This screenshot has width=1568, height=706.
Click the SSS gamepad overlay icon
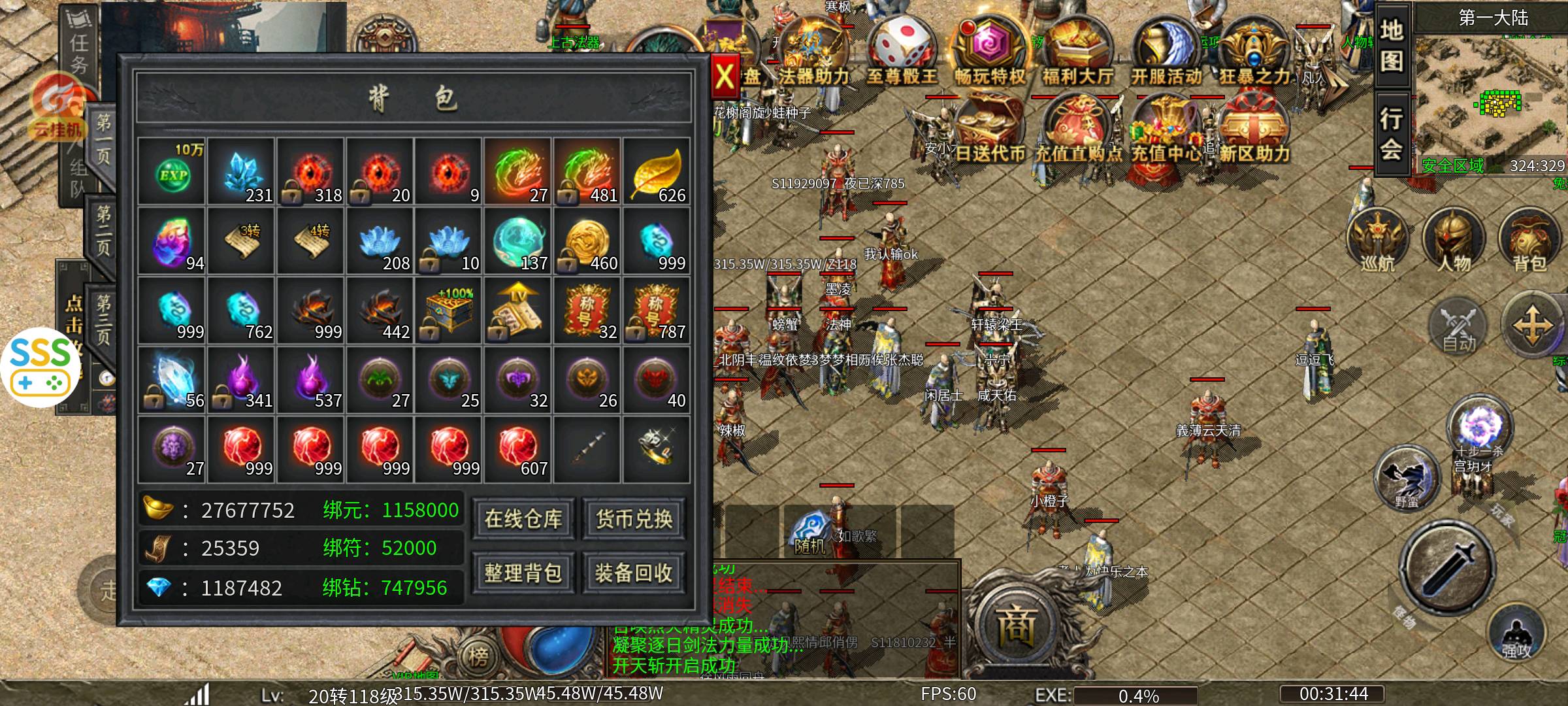pyautogui.click(x=41, y=367)
